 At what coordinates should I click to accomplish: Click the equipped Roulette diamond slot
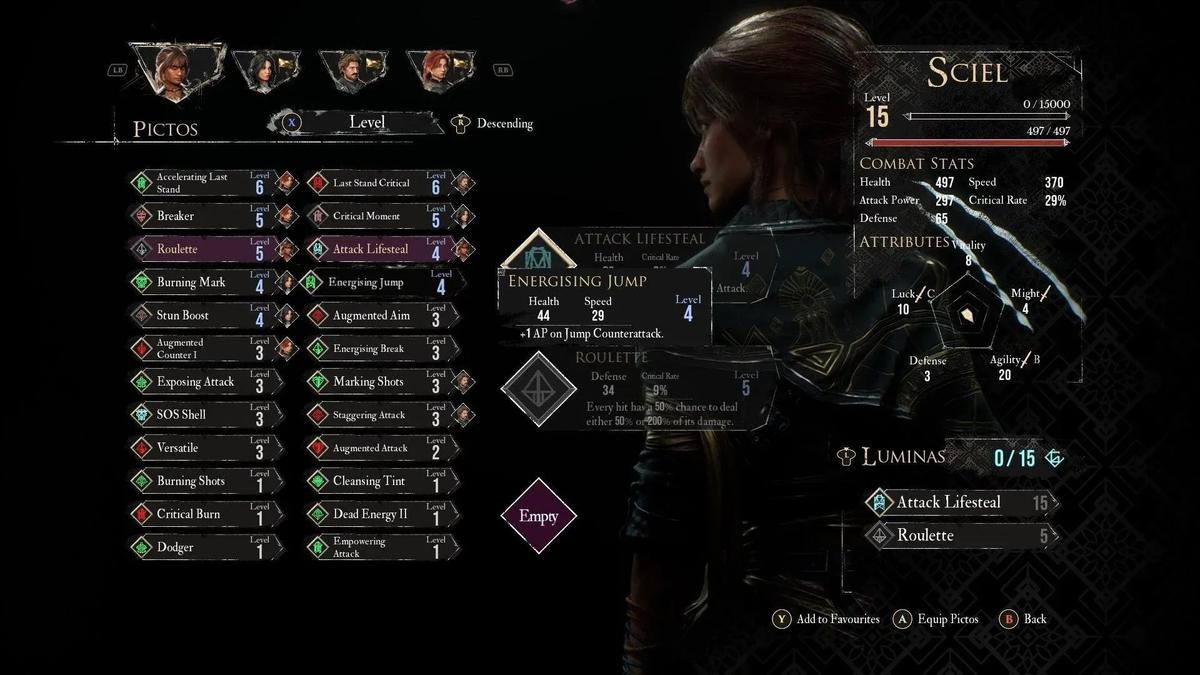point(538,389)
